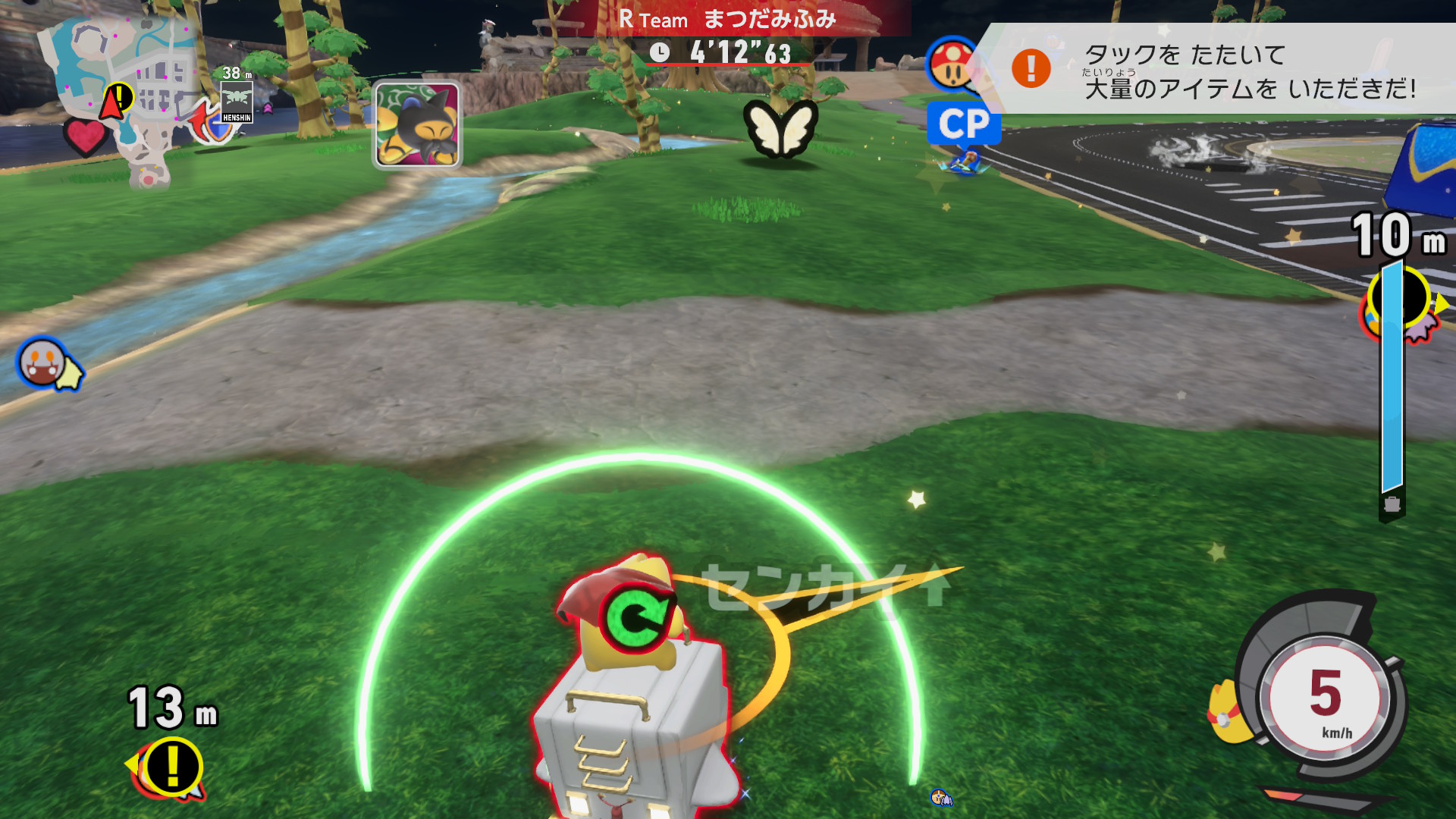Click the speedometer gauge showing km/h
Image resolution: width=1456 pixels, height=819 pixels.
pyautogui.click(x=1324, y=698)
